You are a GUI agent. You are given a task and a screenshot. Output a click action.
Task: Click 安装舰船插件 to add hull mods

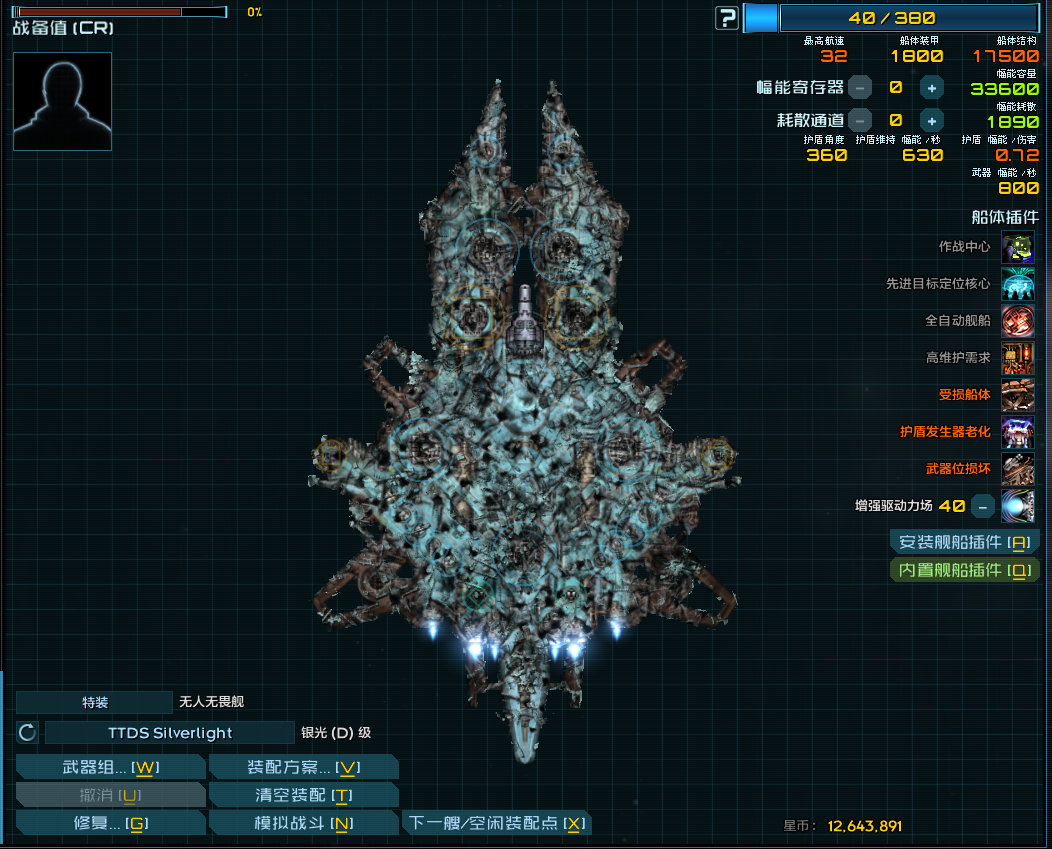click(x=965, y=543)
